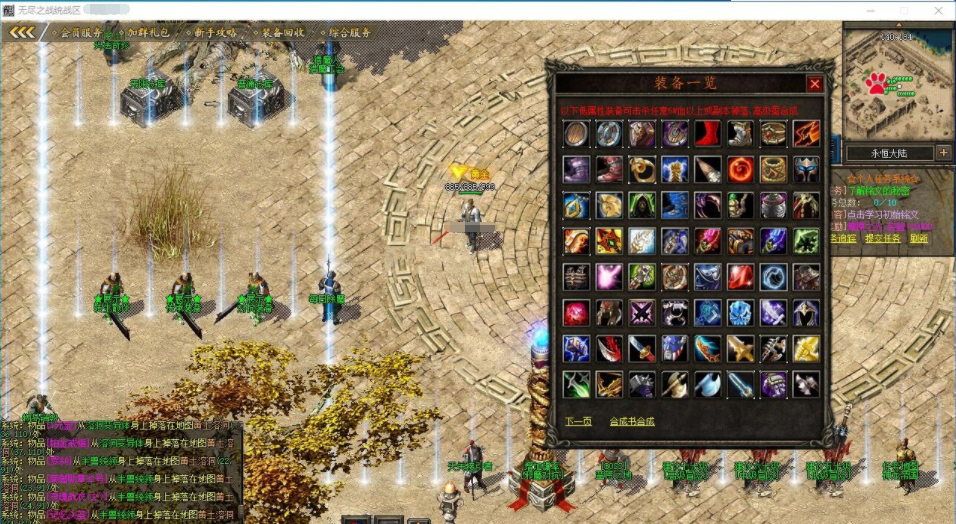This screenshot has width=956, height=524.
Task: Select the red swirl orb icon
Action: [740, 169]
